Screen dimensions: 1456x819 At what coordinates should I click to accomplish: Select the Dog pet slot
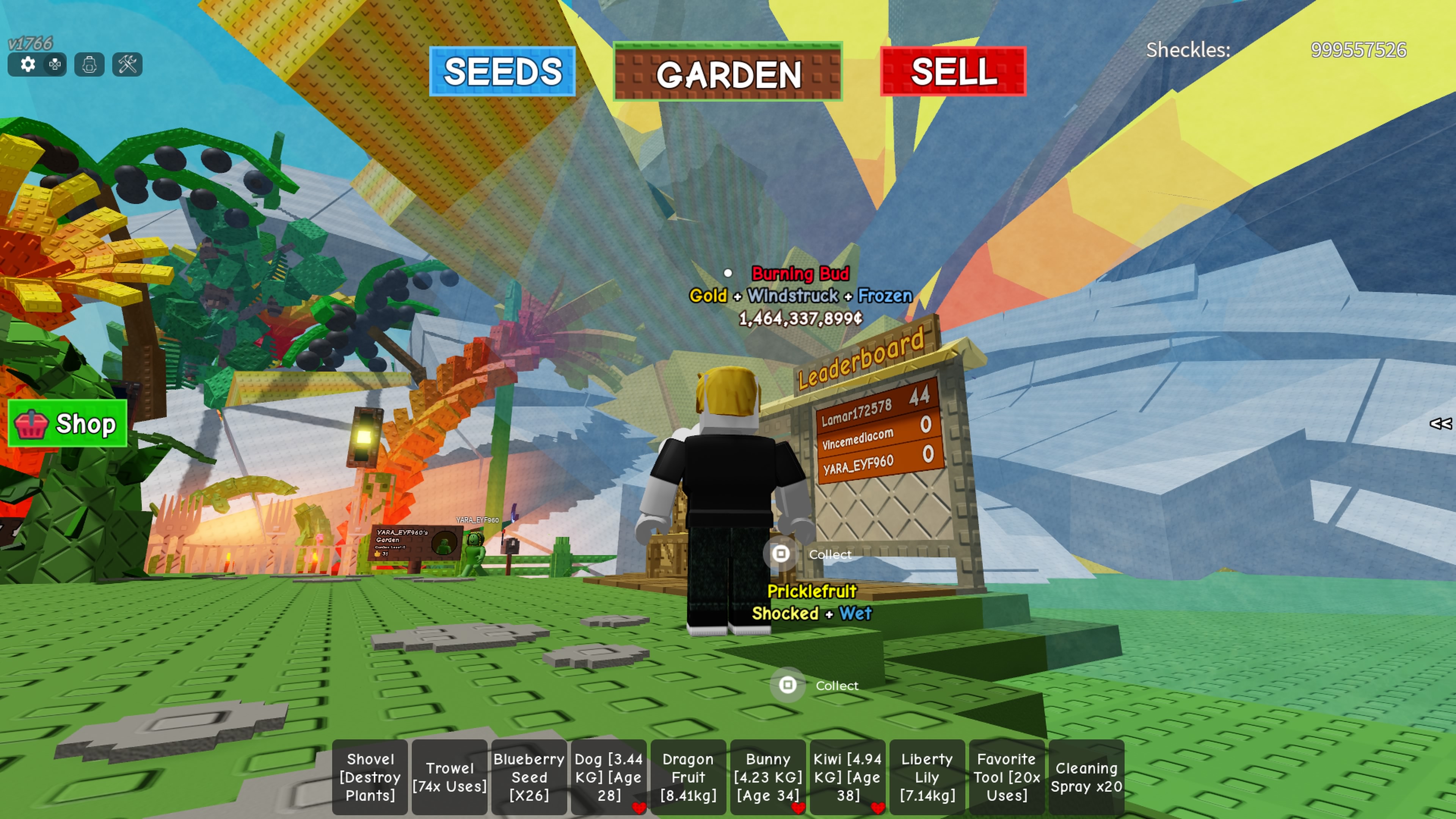(609, 777)
